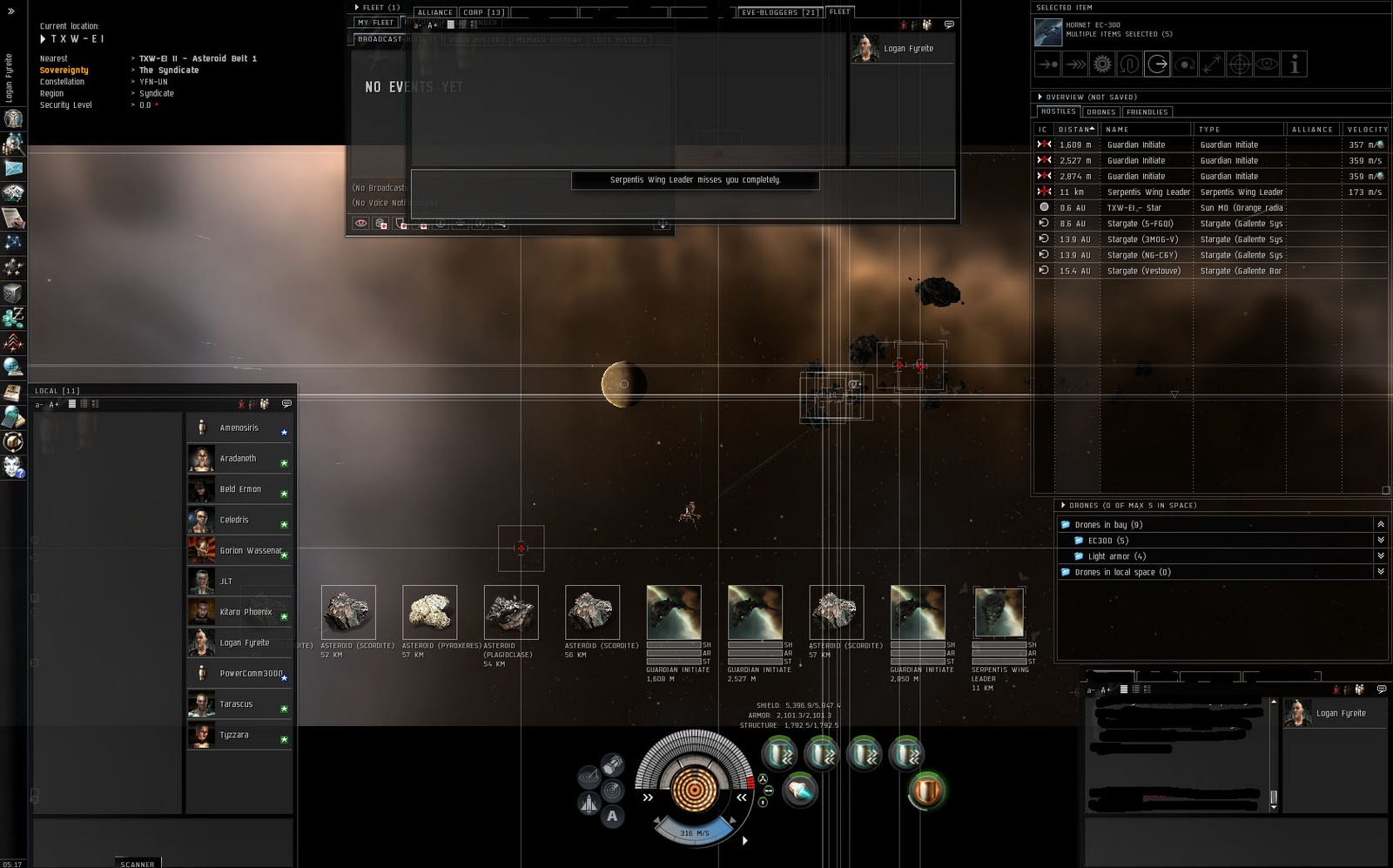This screenshot has height=868, width=1393.
Task: Select the Serpentis Wing Leader in overview list
Action: pos(1149,192)
